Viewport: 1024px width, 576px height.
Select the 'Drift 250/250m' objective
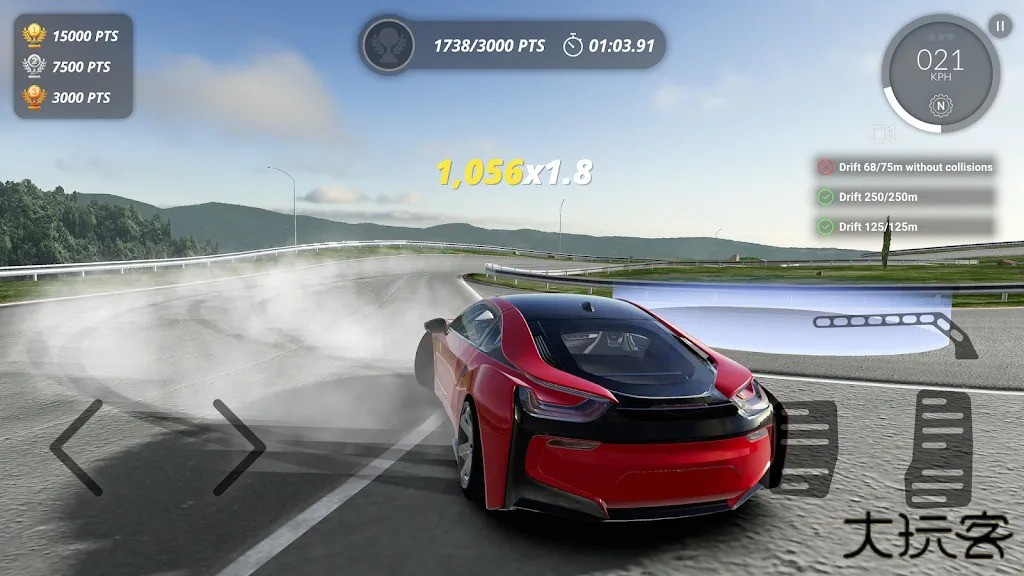905,197
